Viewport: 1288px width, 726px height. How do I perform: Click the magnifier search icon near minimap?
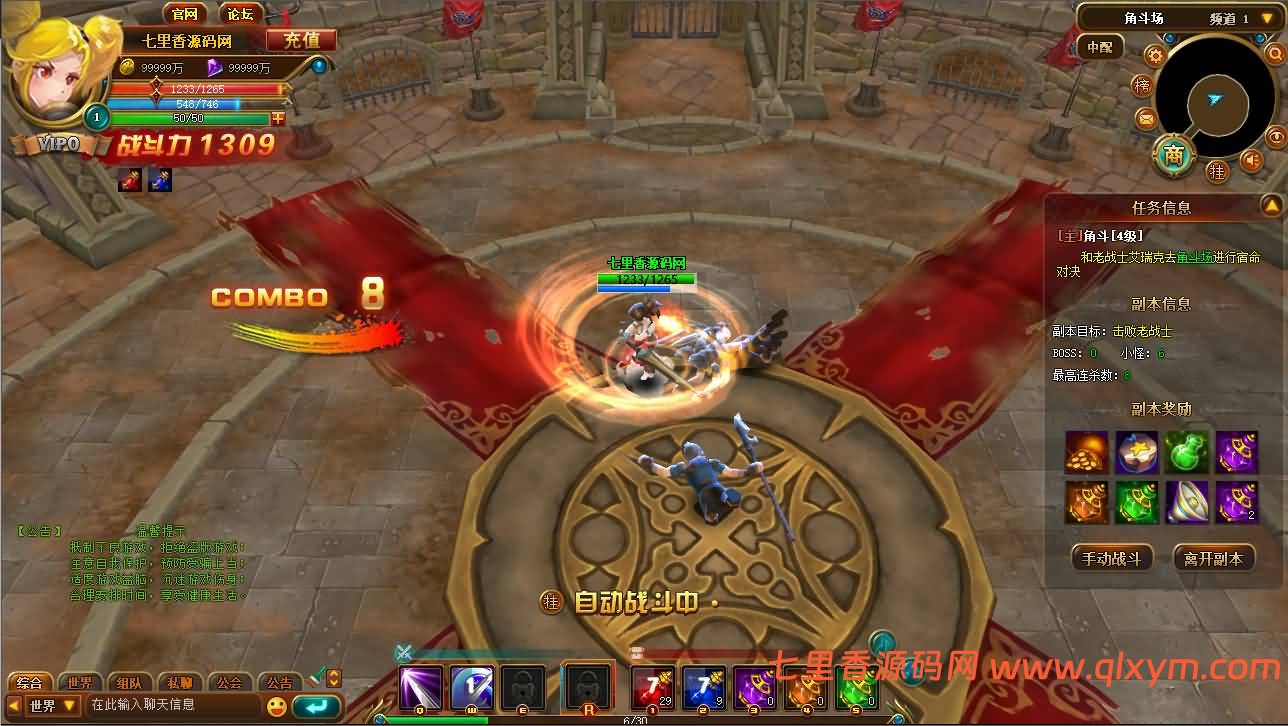click(x=1276, y=54)
